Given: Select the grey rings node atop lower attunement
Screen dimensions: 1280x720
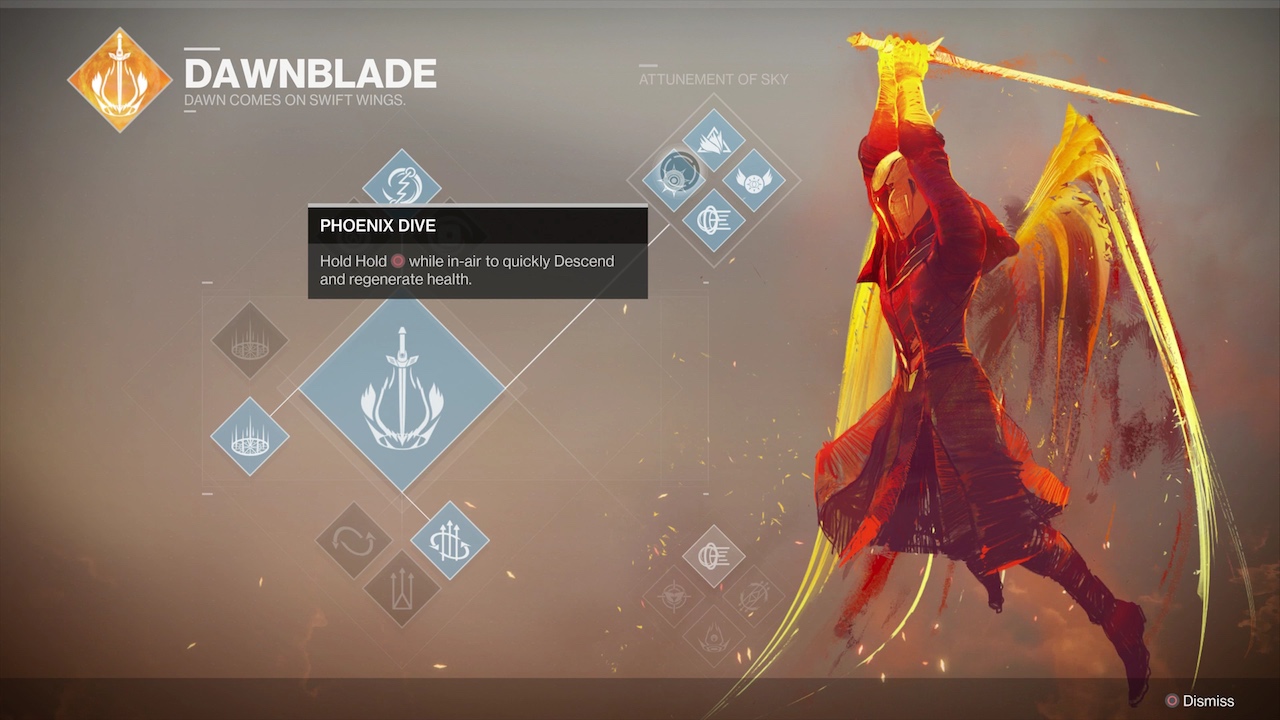Looking at the screenshot, I should click(713, 556).
